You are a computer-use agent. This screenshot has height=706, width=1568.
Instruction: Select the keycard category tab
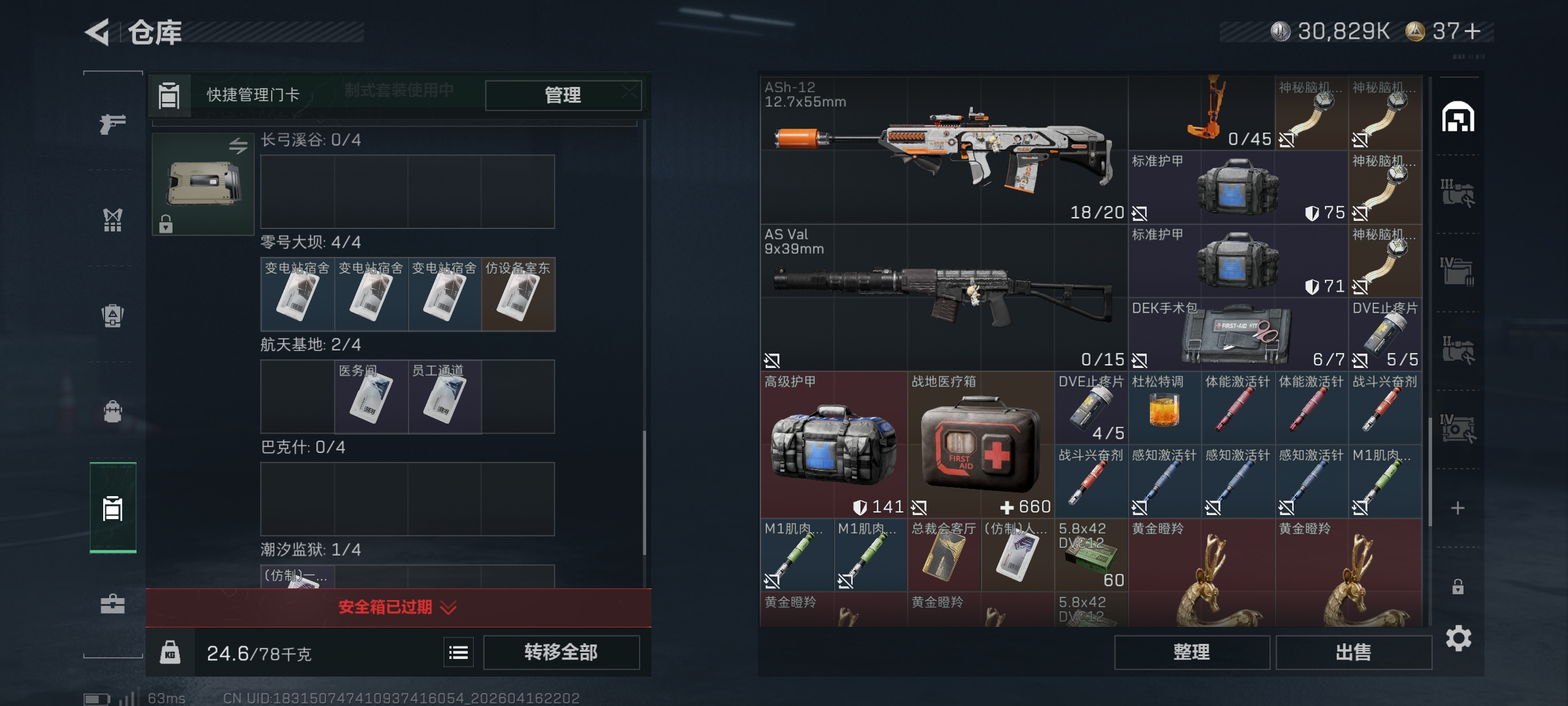pos(112,508)
